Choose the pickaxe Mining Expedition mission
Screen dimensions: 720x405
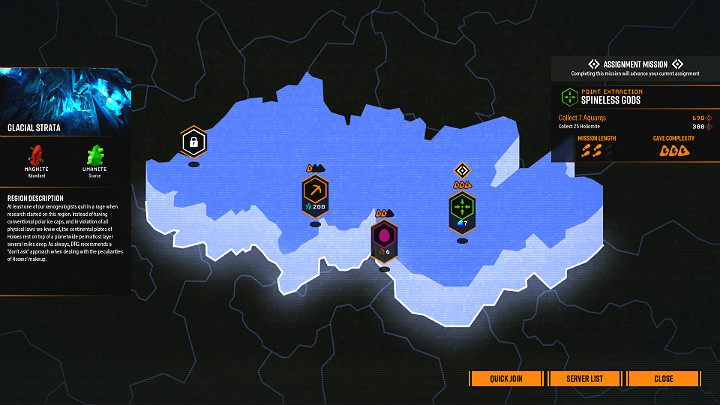coord(315,192)
